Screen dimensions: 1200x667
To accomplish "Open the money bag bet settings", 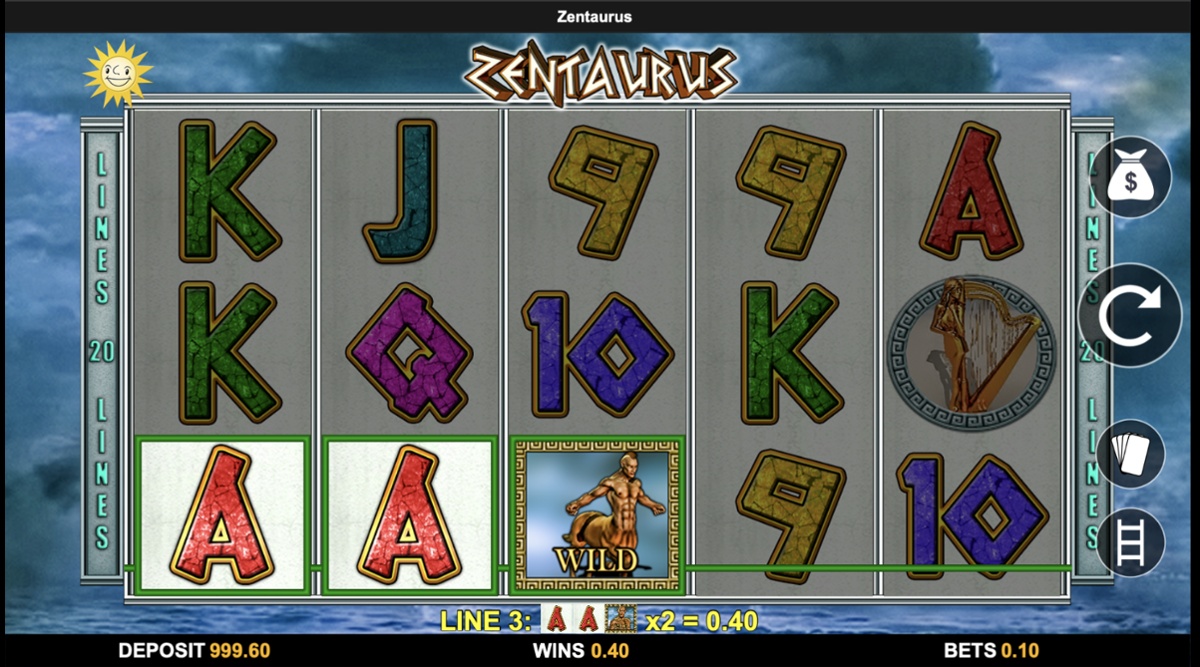I will (1131, 178).
